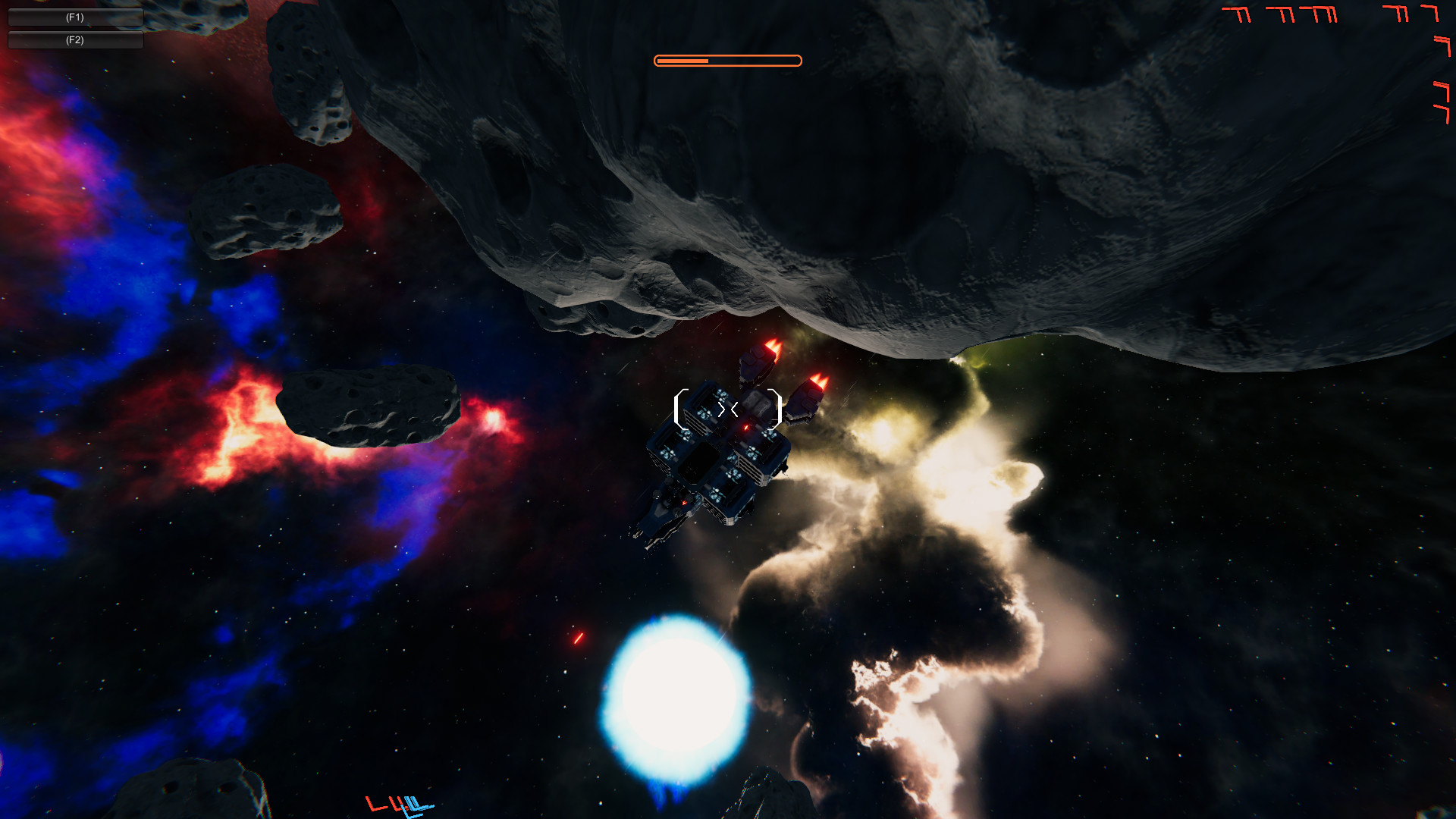
Task: Select the left targeting bracket around the vessel
Action: [679, 408]
